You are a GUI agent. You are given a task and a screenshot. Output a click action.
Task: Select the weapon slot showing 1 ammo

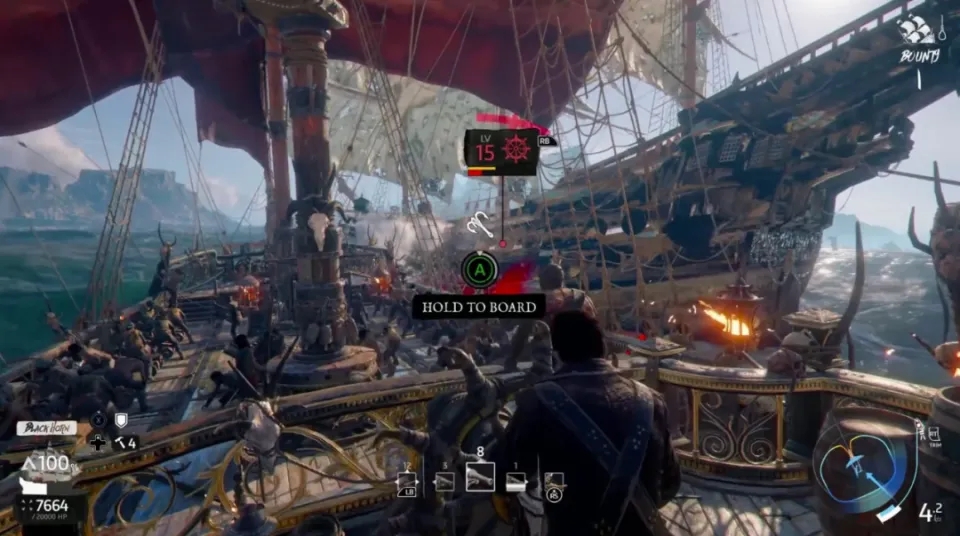point(516,482)
